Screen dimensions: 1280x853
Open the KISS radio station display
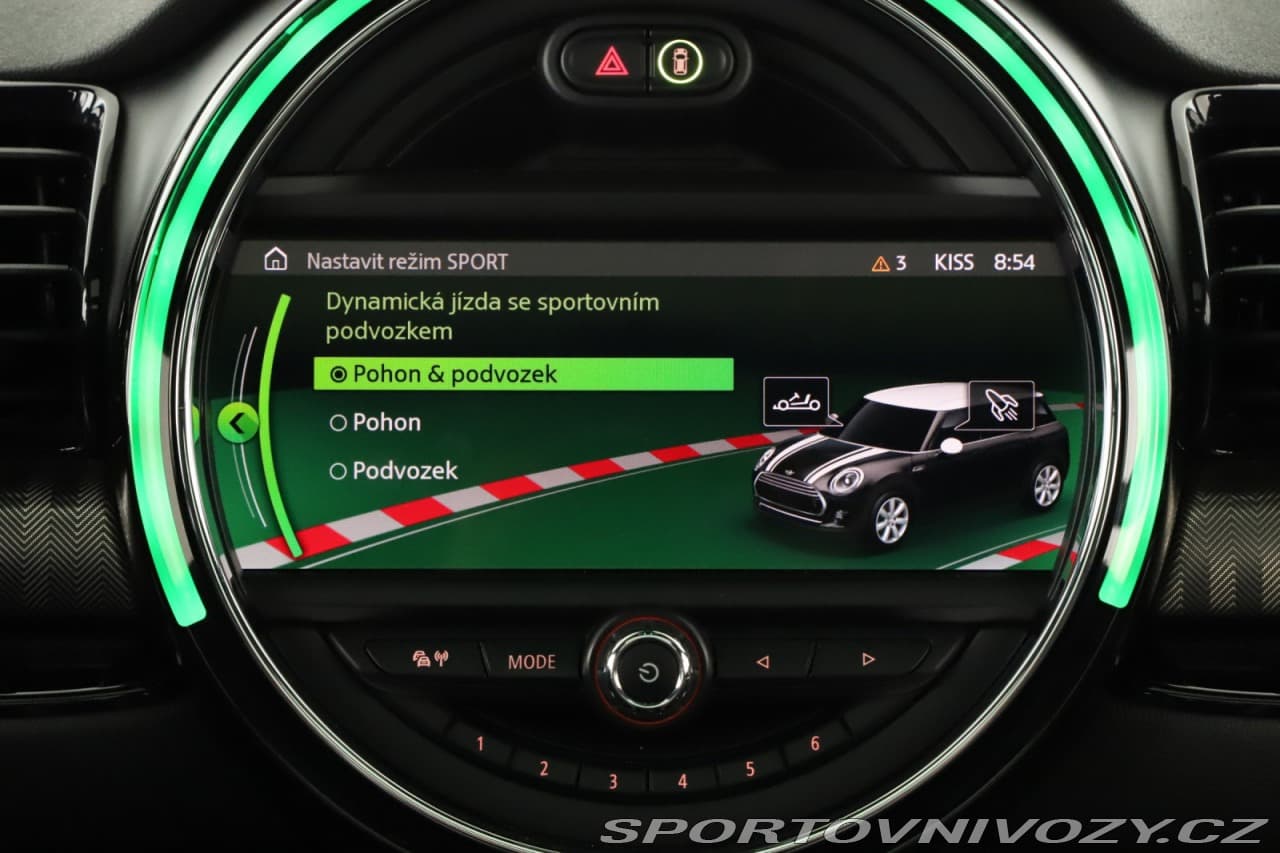click(953, 262)
